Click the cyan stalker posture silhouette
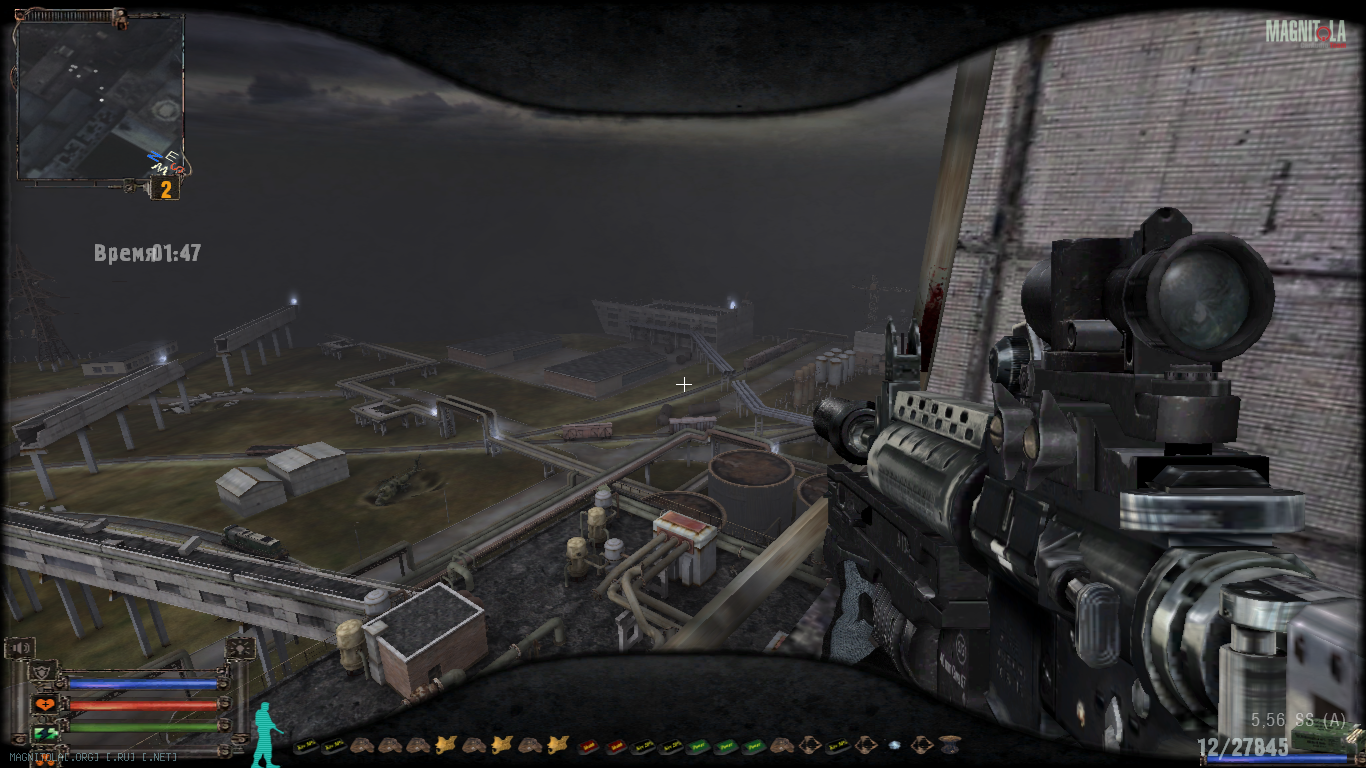Screen dimensions: 1366x768 point(265,734)
